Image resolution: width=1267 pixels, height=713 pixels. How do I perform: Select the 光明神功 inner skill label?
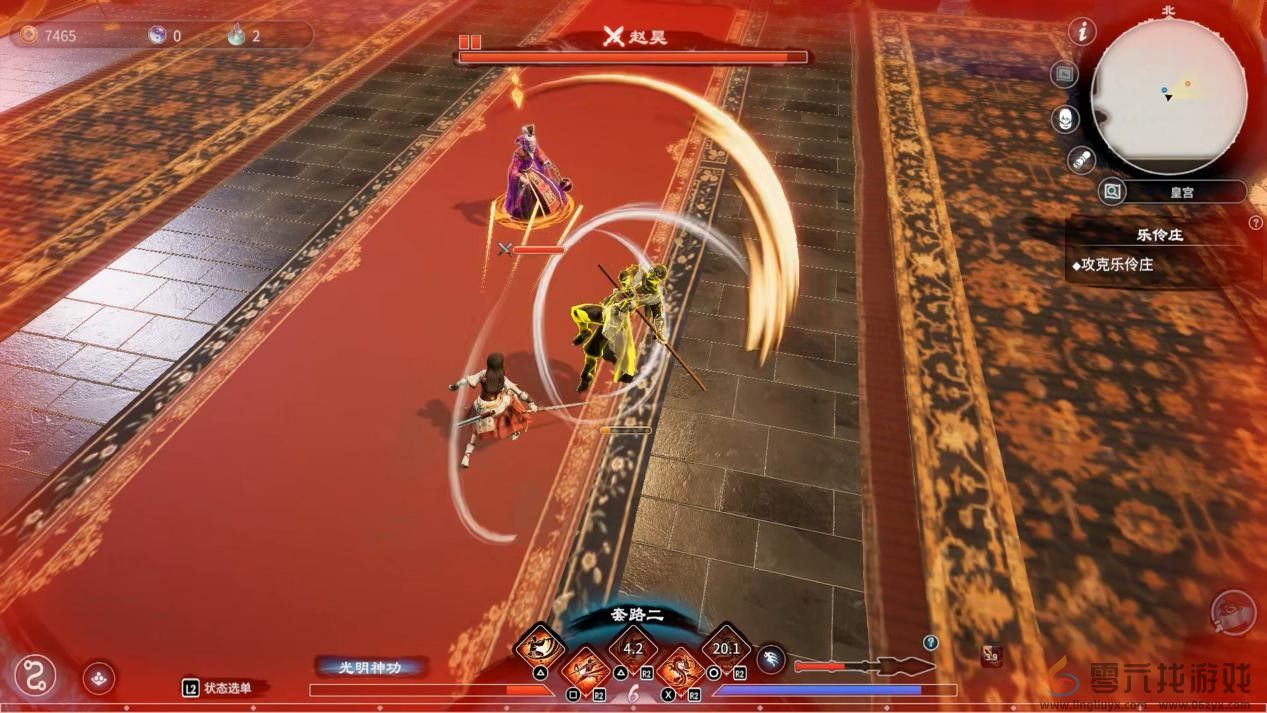coord(371,665)
